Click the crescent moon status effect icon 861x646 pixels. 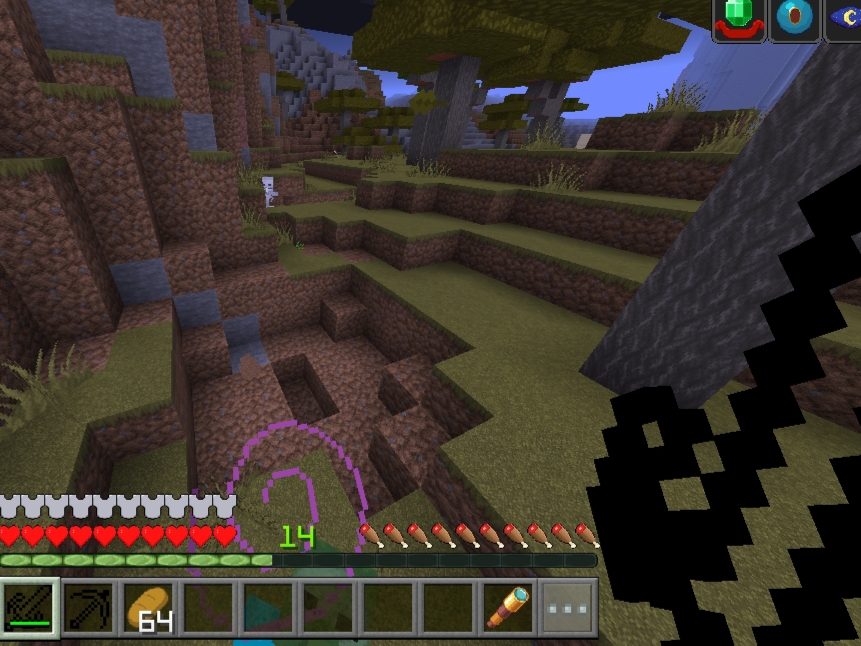846,19
